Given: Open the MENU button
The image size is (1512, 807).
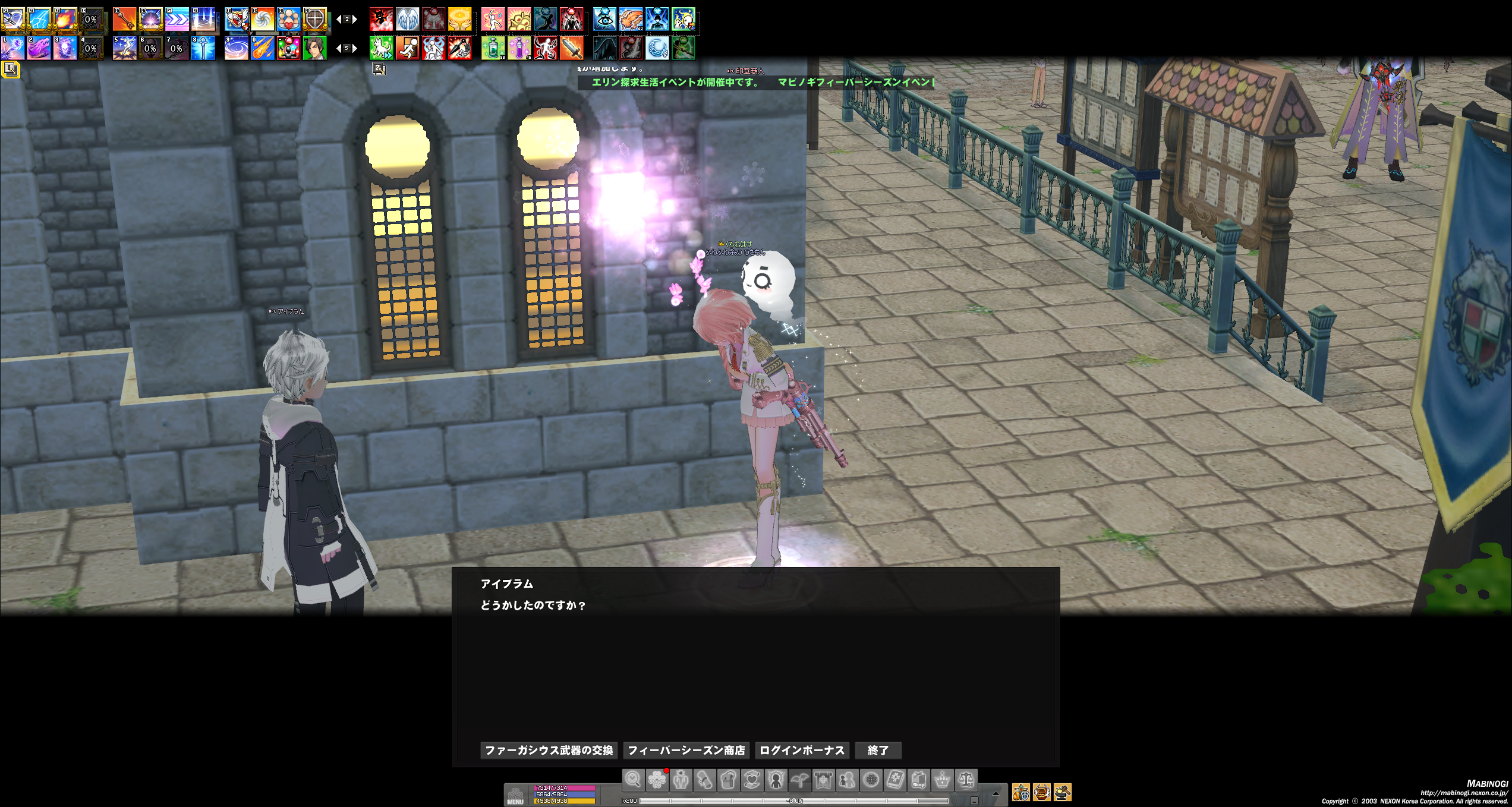Looking at the screenshot, I should pyautogui.click(x=515, y=795).
